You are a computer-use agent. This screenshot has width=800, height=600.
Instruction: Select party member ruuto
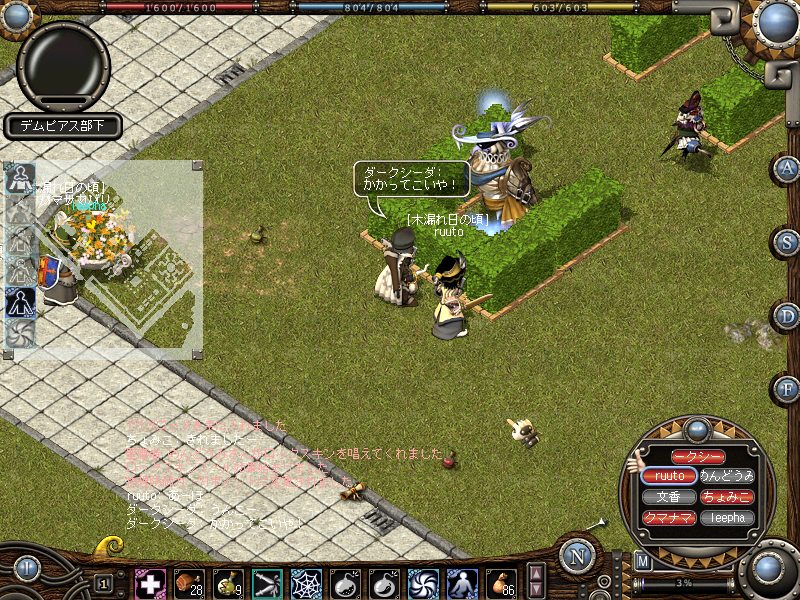pyautogui.click(x=669, y=476)
